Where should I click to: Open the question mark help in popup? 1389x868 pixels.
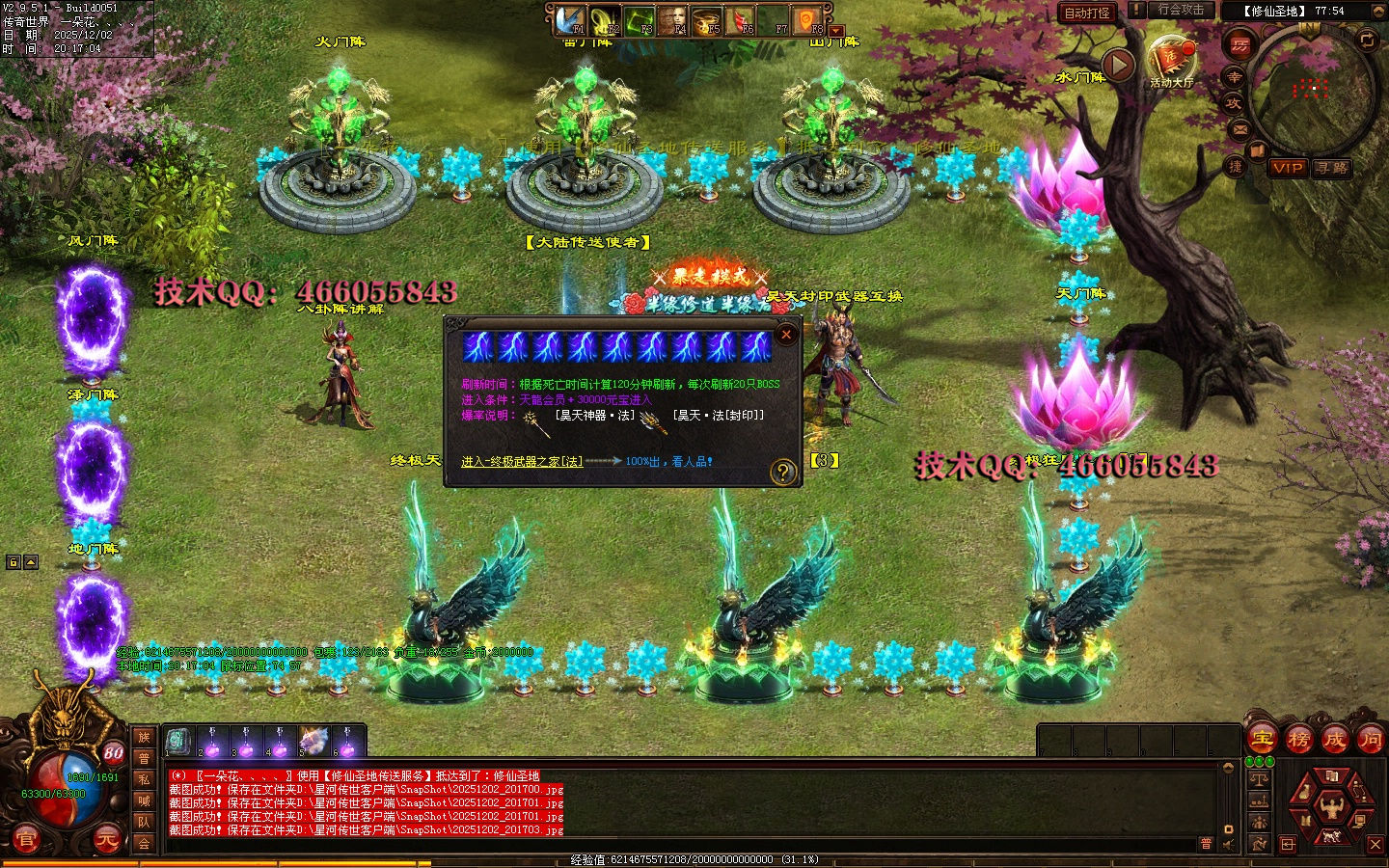tap(782, 472)
